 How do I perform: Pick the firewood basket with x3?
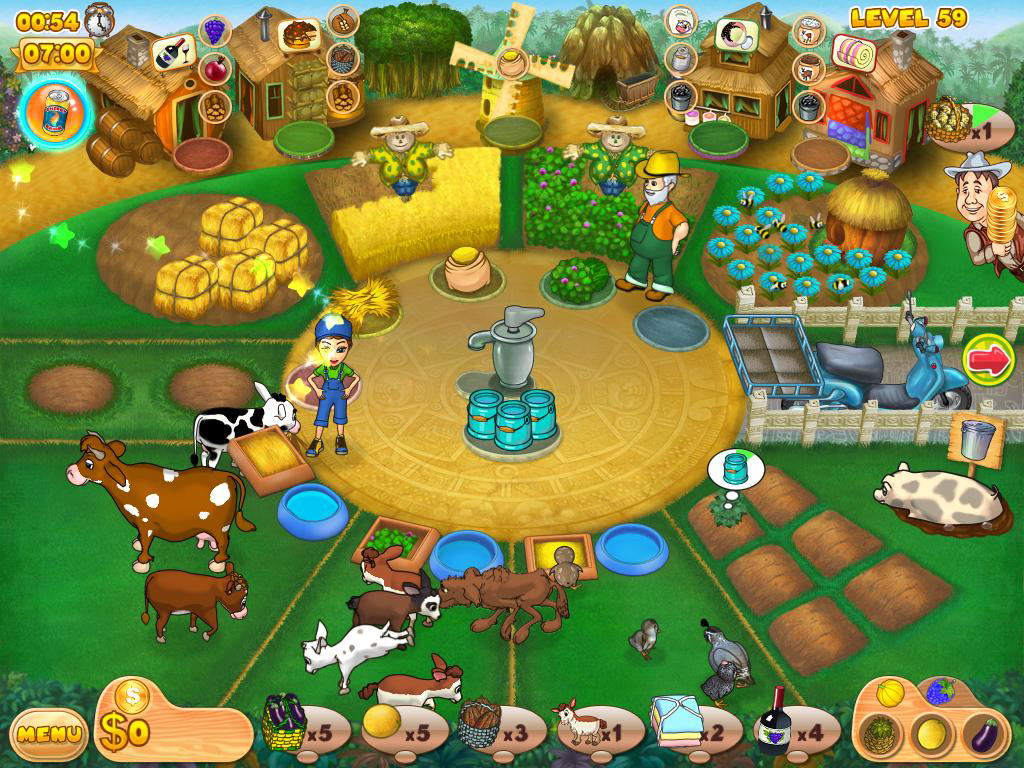point(480,724)
